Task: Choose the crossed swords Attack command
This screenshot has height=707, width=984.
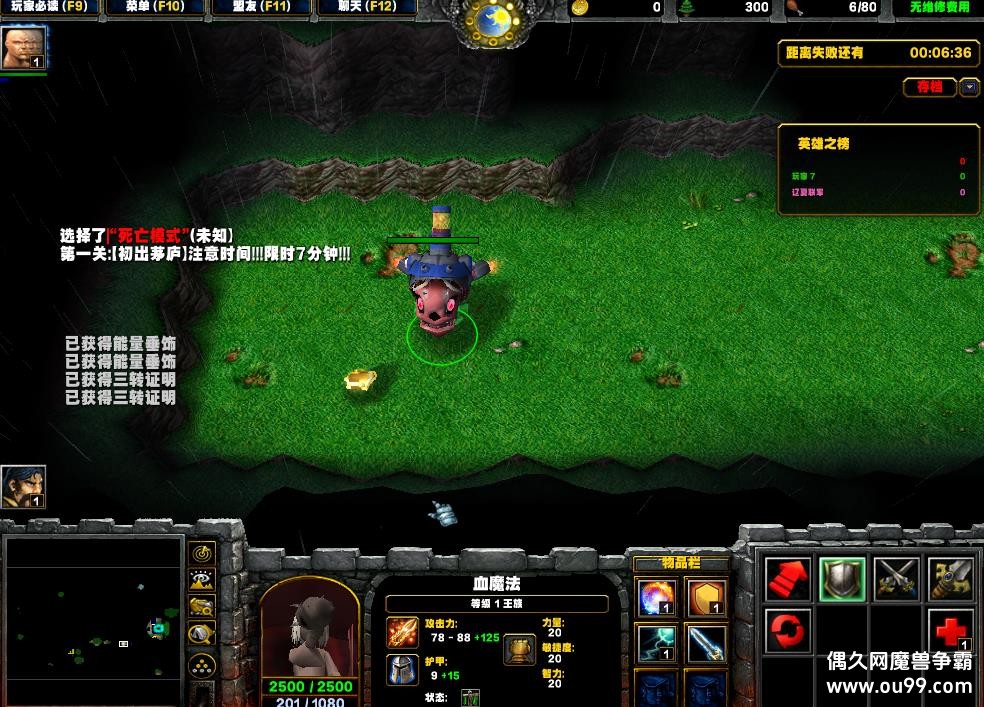Action: [896, 578]
